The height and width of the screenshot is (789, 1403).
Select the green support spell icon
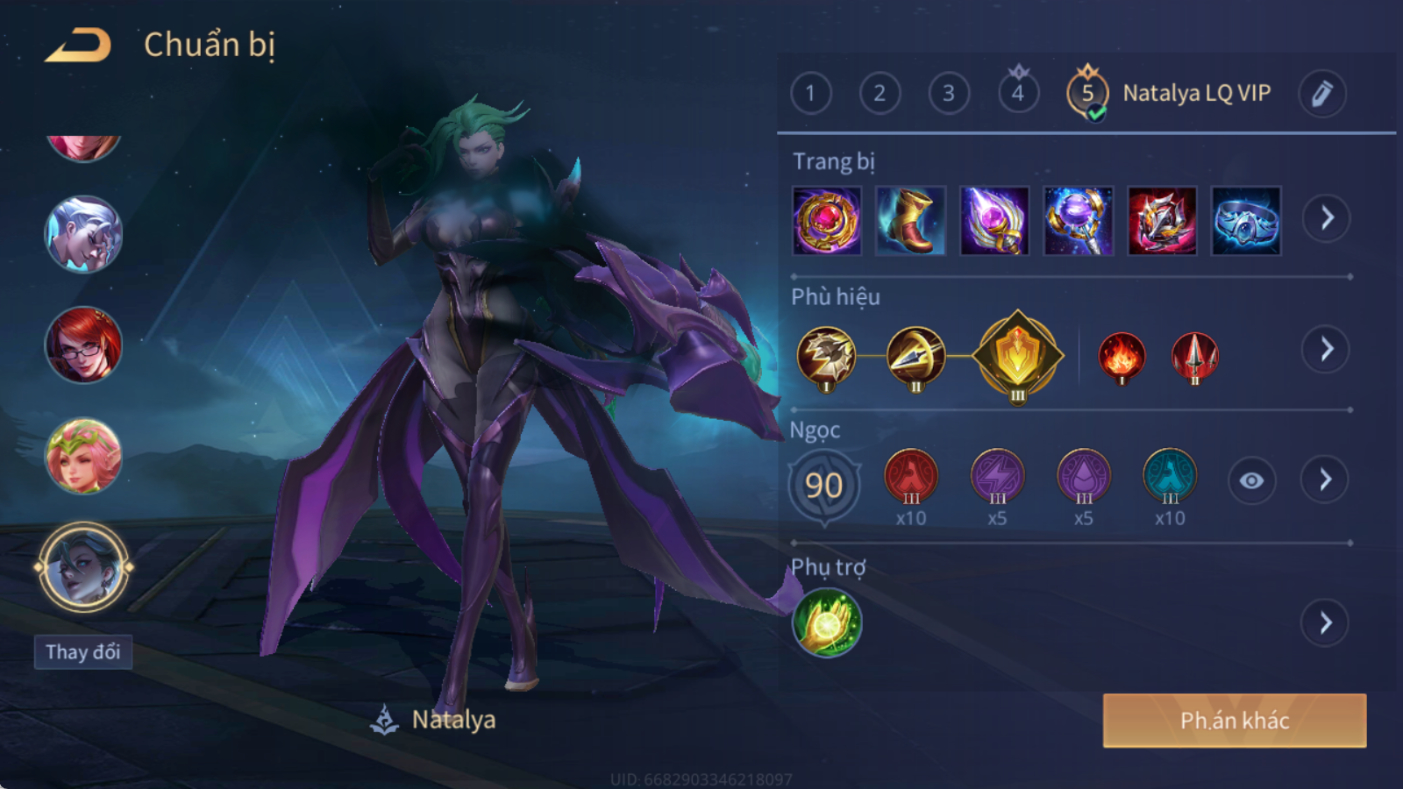[827, 623]
